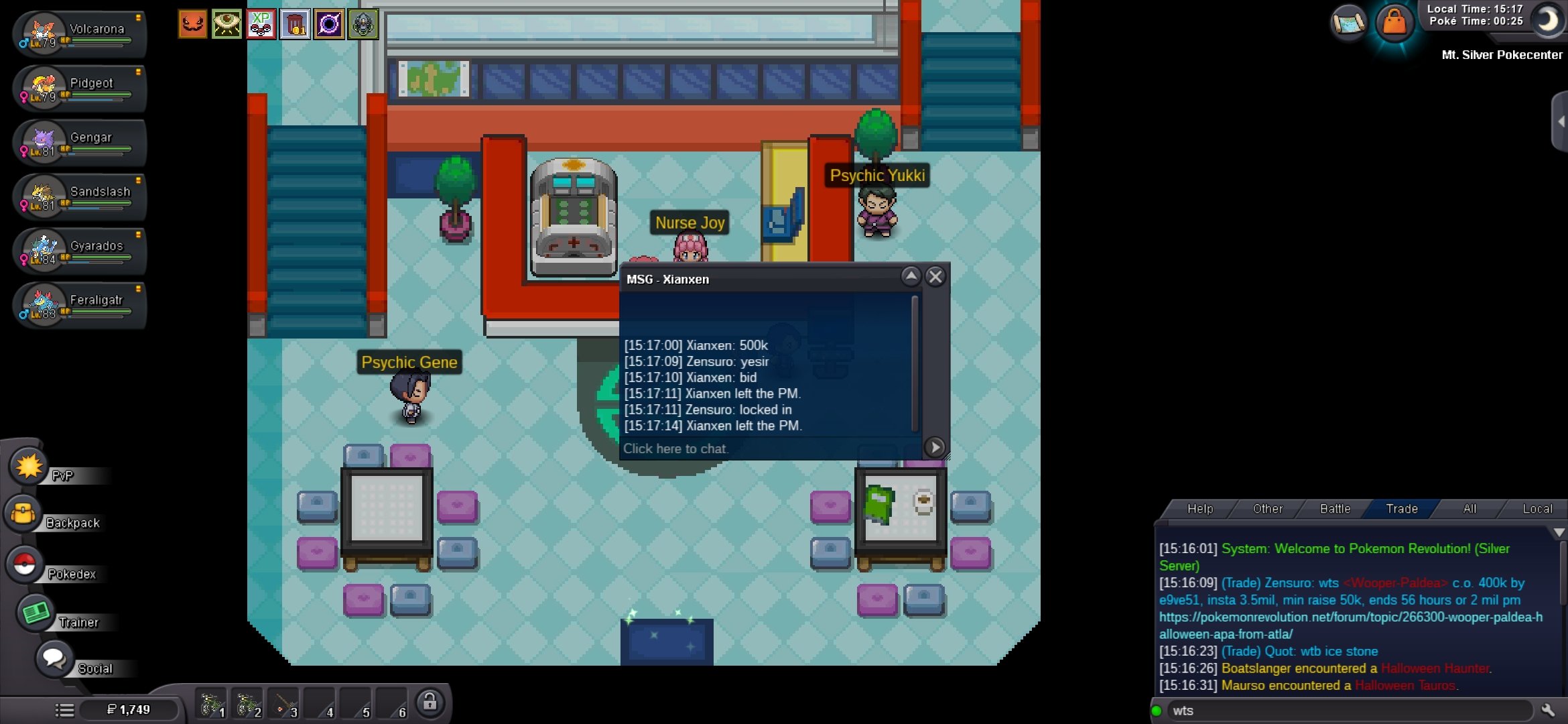The width and height of the screenshot is (1568, 724).
Task: Minimize the Xianxen PM window
Action: pos(911,276)
